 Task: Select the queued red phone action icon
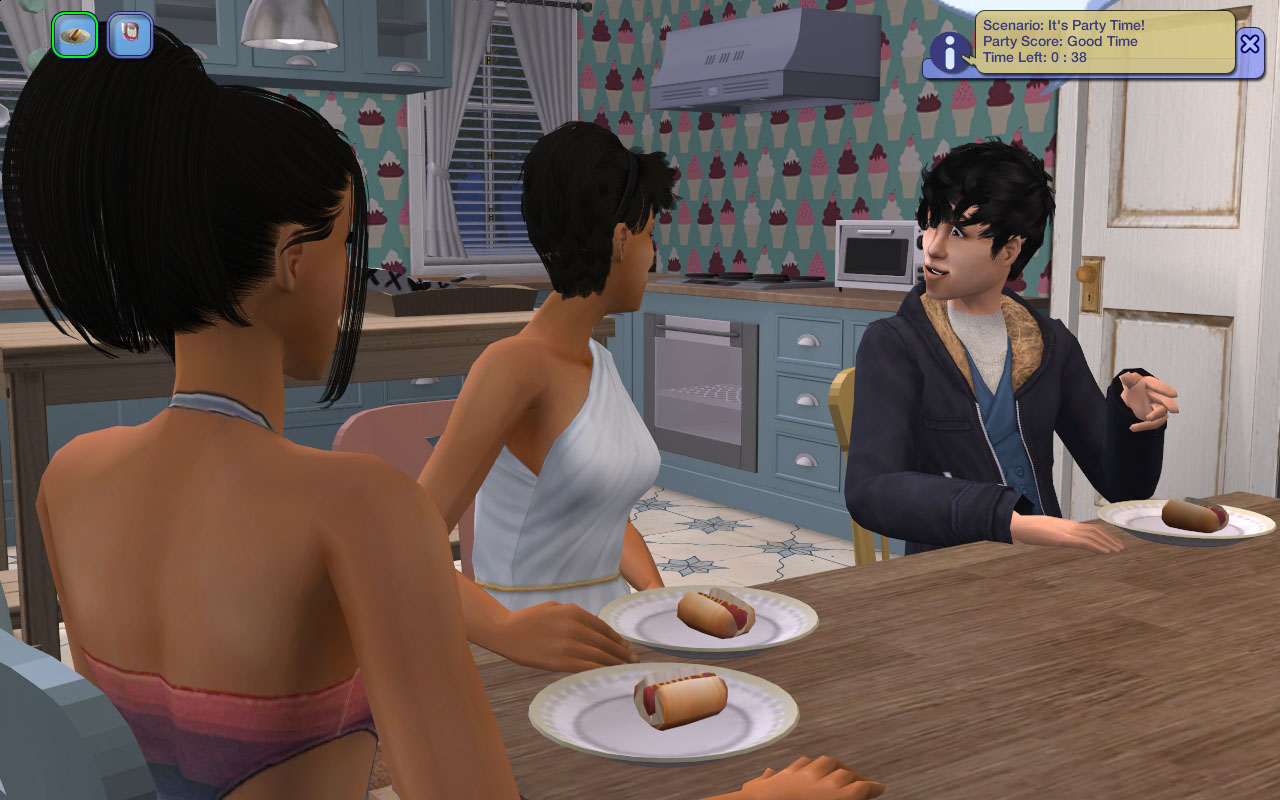[x=130, y=36]
